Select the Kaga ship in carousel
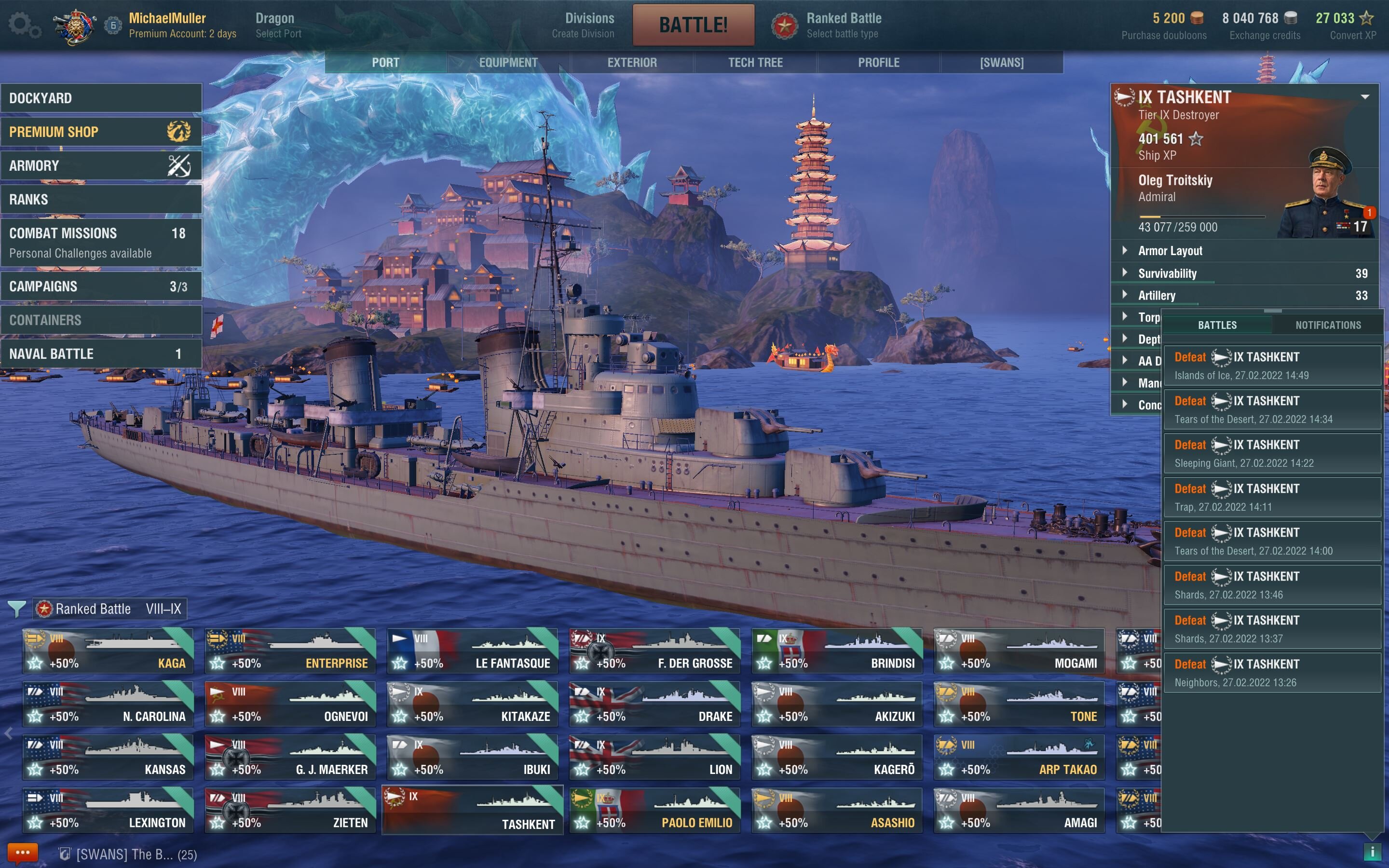The width and height of the screenshot is (1389, 868). click(108, 651)
